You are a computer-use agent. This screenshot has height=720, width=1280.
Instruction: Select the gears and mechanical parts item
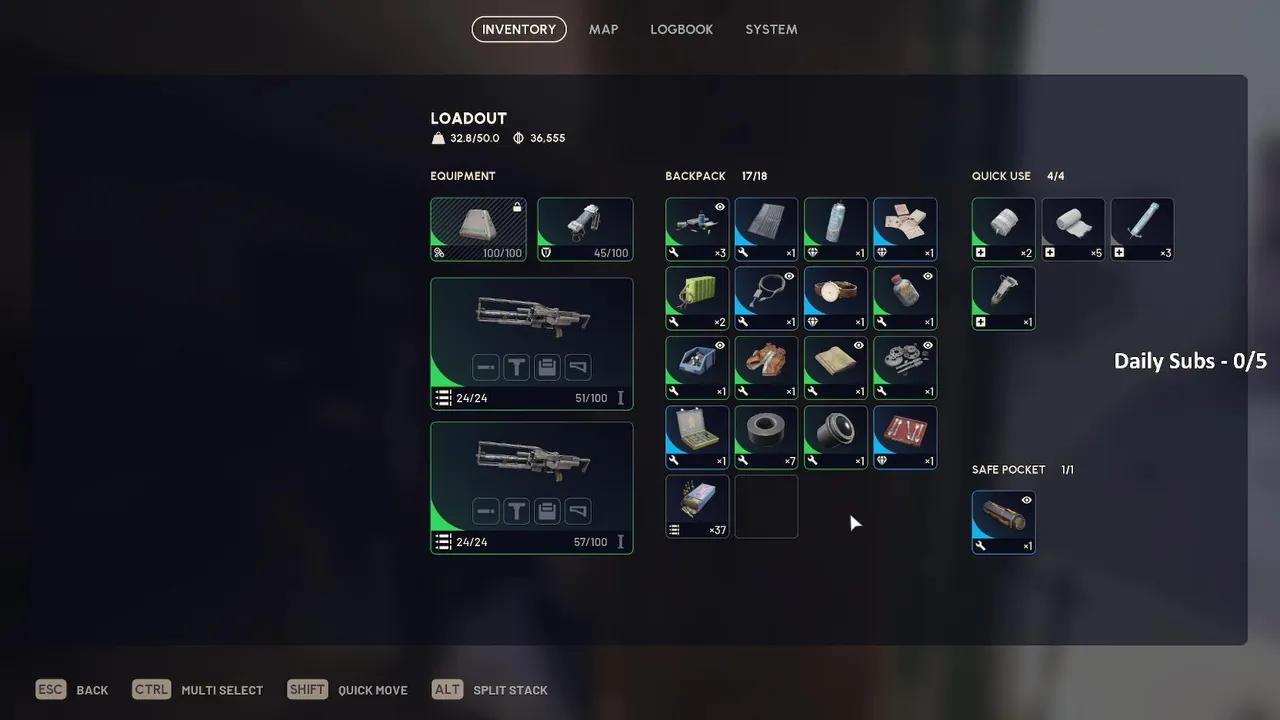pos(905,367)
